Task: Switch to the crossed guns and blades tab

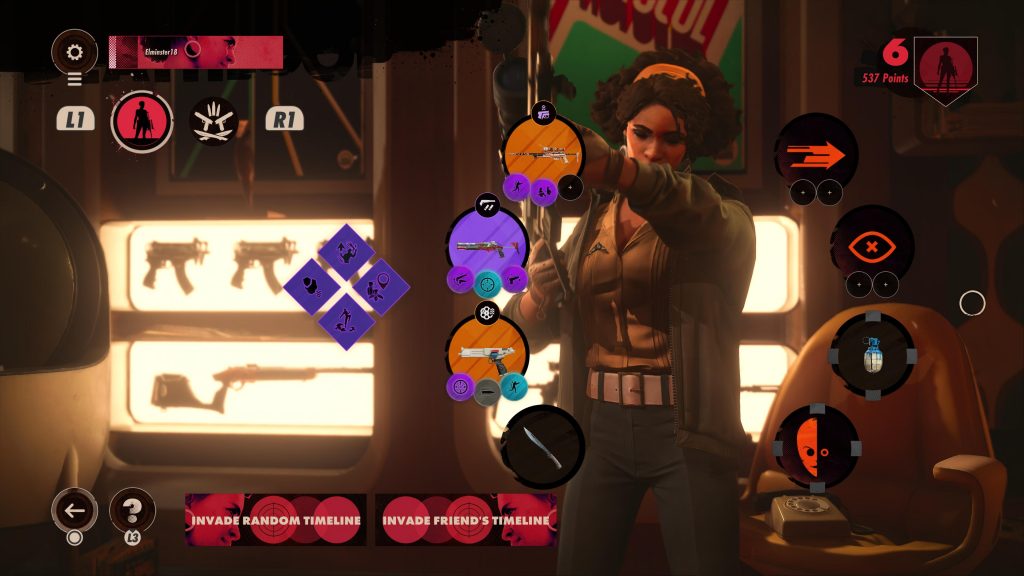Action: click(x=213, y=121)
